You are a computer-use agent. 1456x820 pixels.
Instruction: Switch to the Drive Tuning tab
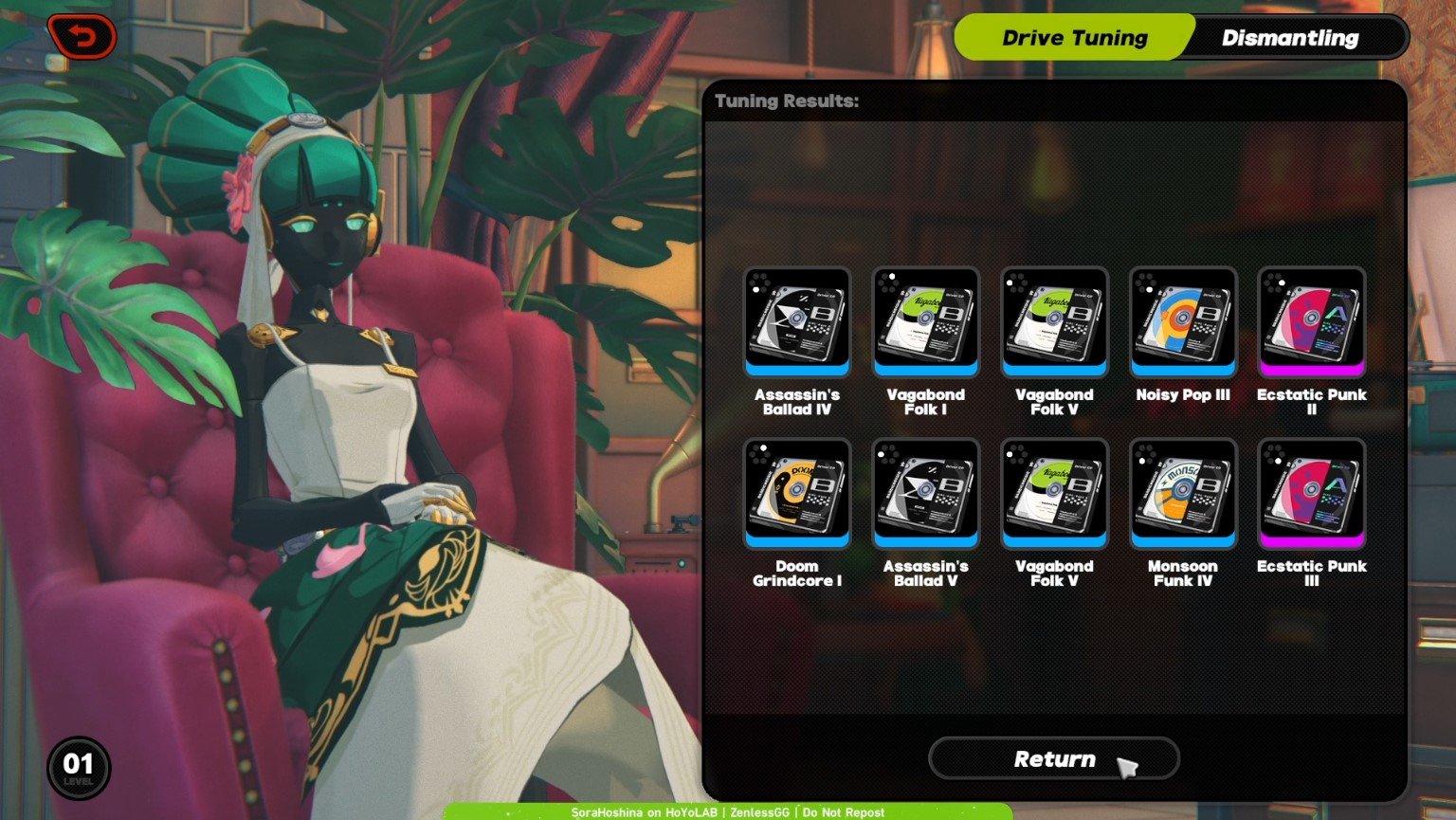1073,38
